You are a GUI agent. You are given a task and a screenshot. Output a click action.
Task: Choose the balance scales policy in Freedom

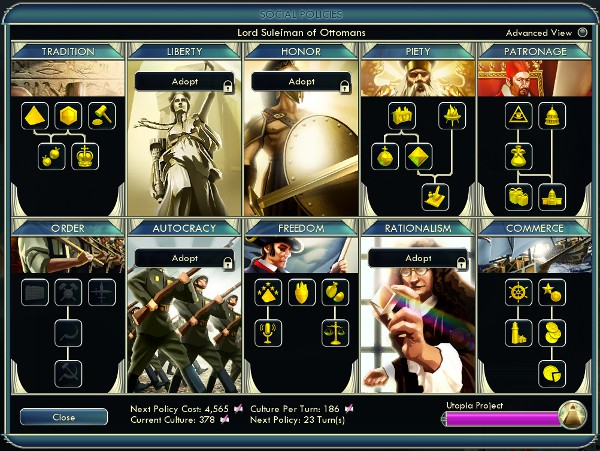(335, 333)
